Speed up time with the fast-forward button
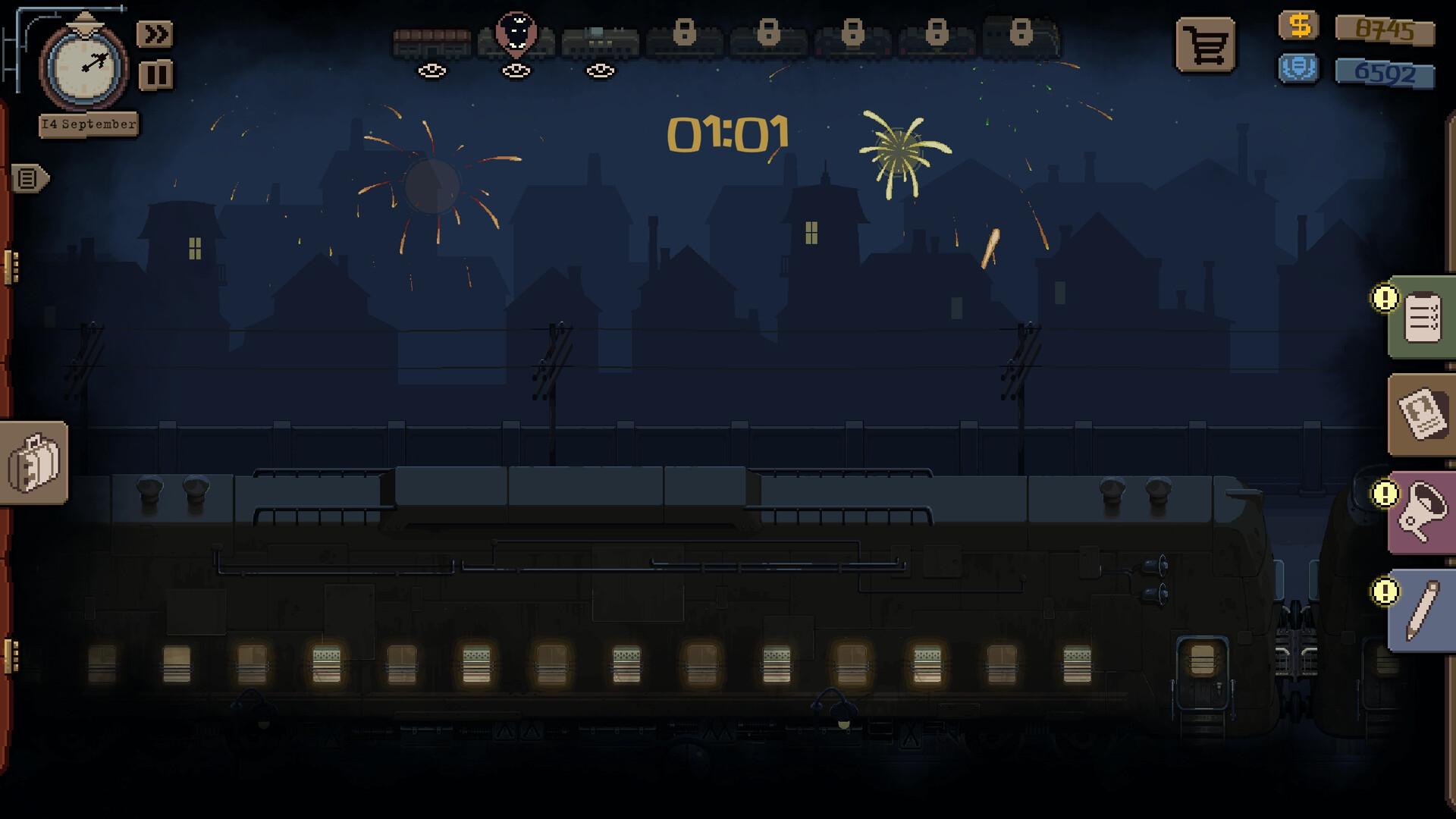The width and height of the screenshot is (1456, 819). coord(155,33)
